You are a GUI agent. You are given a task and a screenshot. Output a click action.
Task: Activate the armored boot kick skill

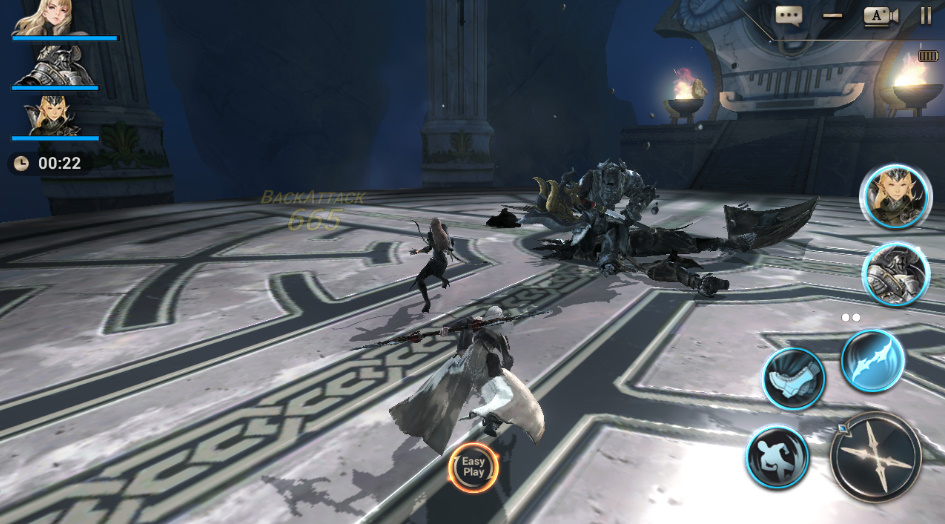pos(794,378)
